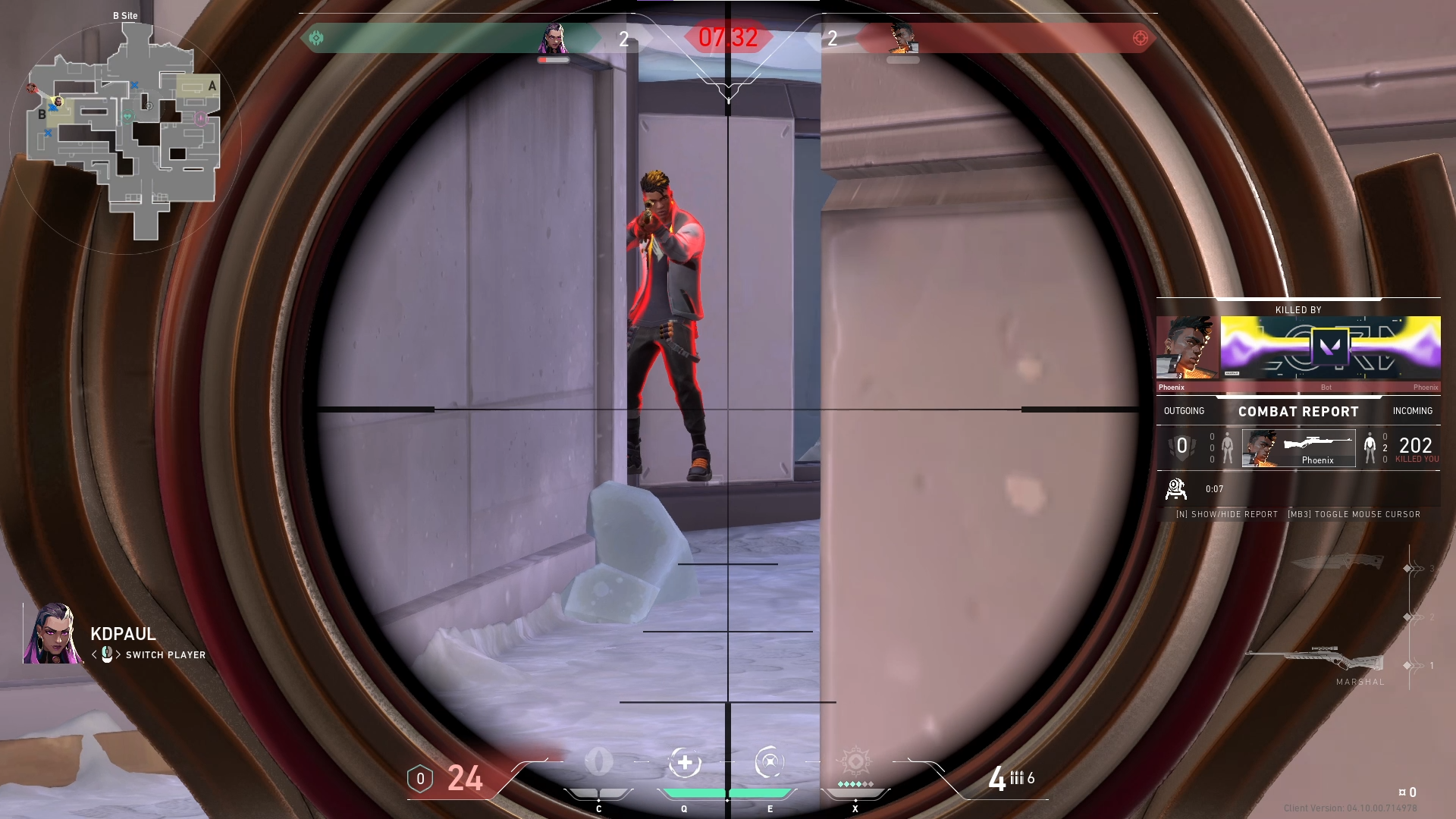Click the Reyna agent portrait in top scoreboard

553,38
